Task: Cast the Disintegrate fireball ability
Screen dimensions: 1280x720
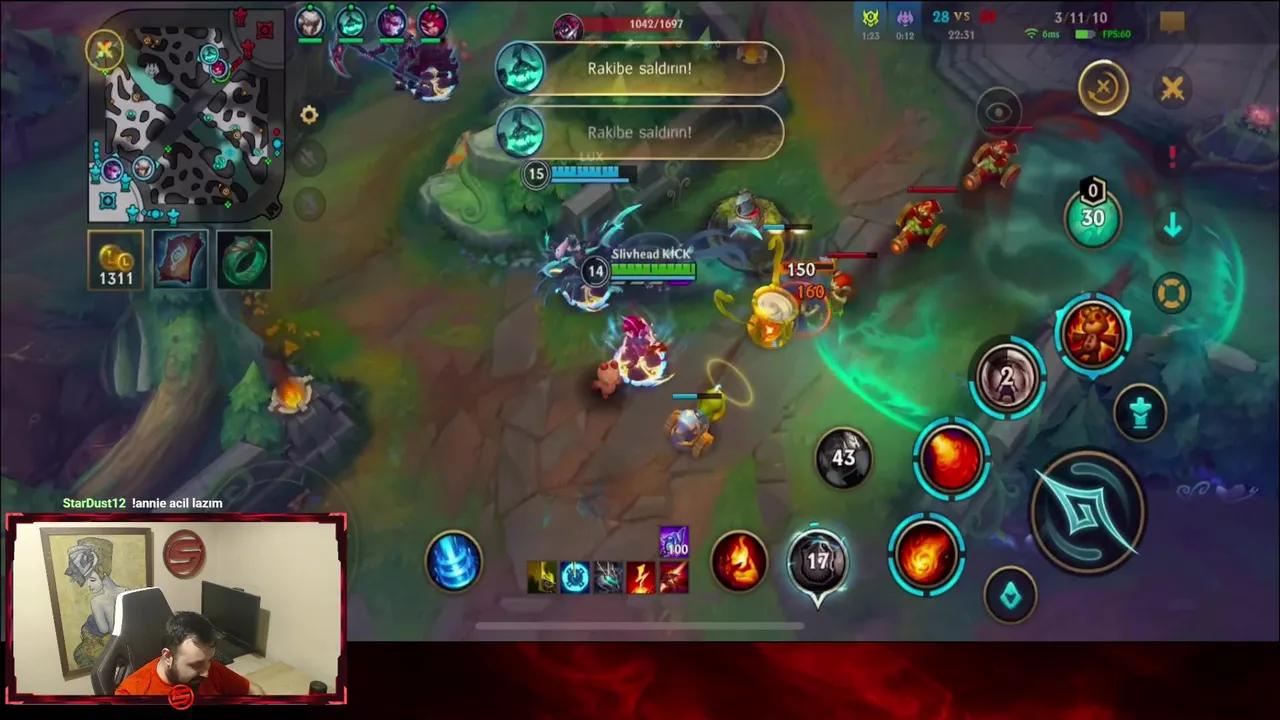Action: click(x=950, y=458)
